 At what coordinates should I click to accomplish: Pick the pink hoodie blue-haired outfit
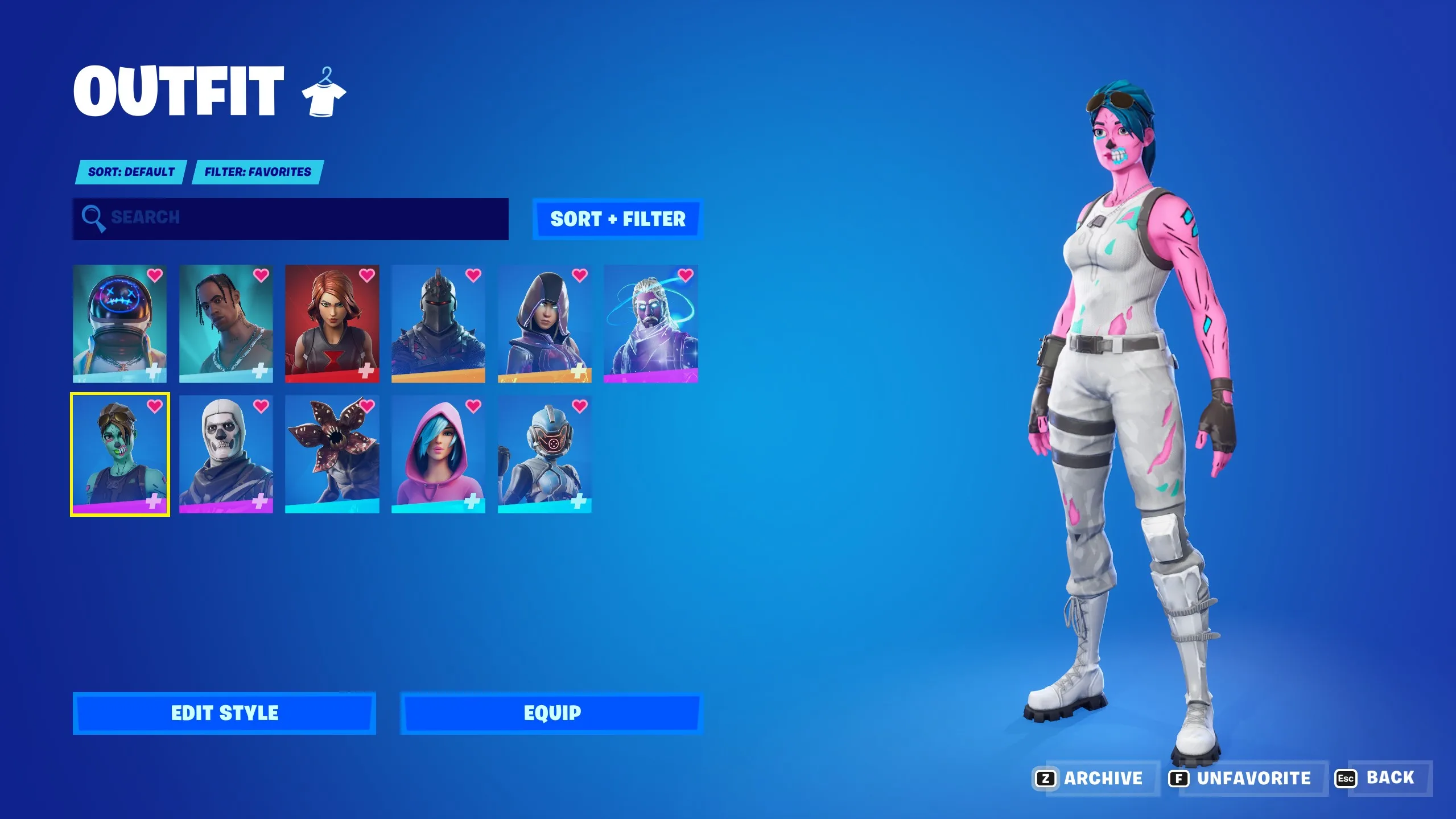pos(438,454)
